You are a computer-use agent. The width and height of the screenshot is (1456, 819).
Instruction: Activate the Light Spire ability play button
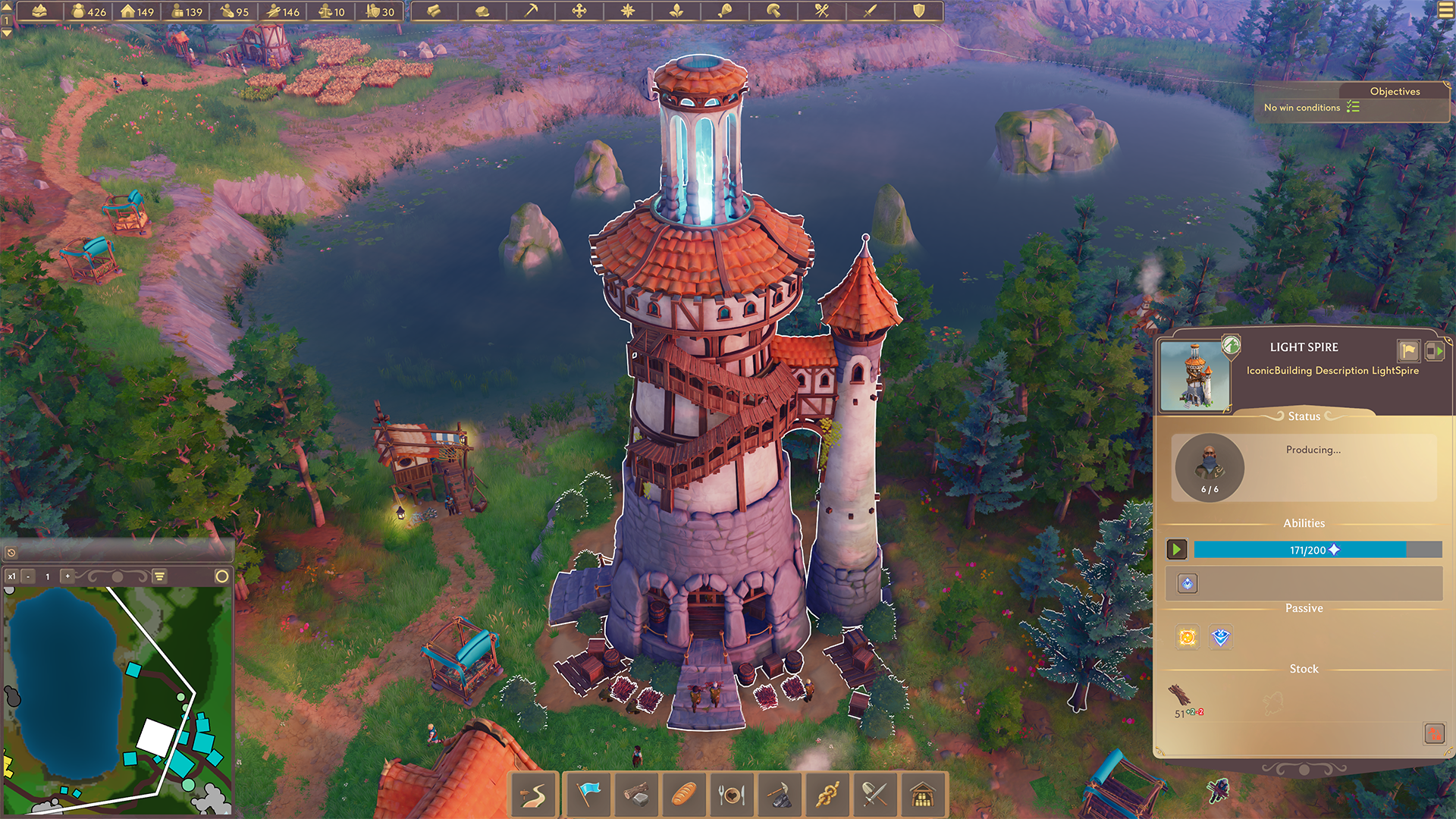coord(1177,549)
